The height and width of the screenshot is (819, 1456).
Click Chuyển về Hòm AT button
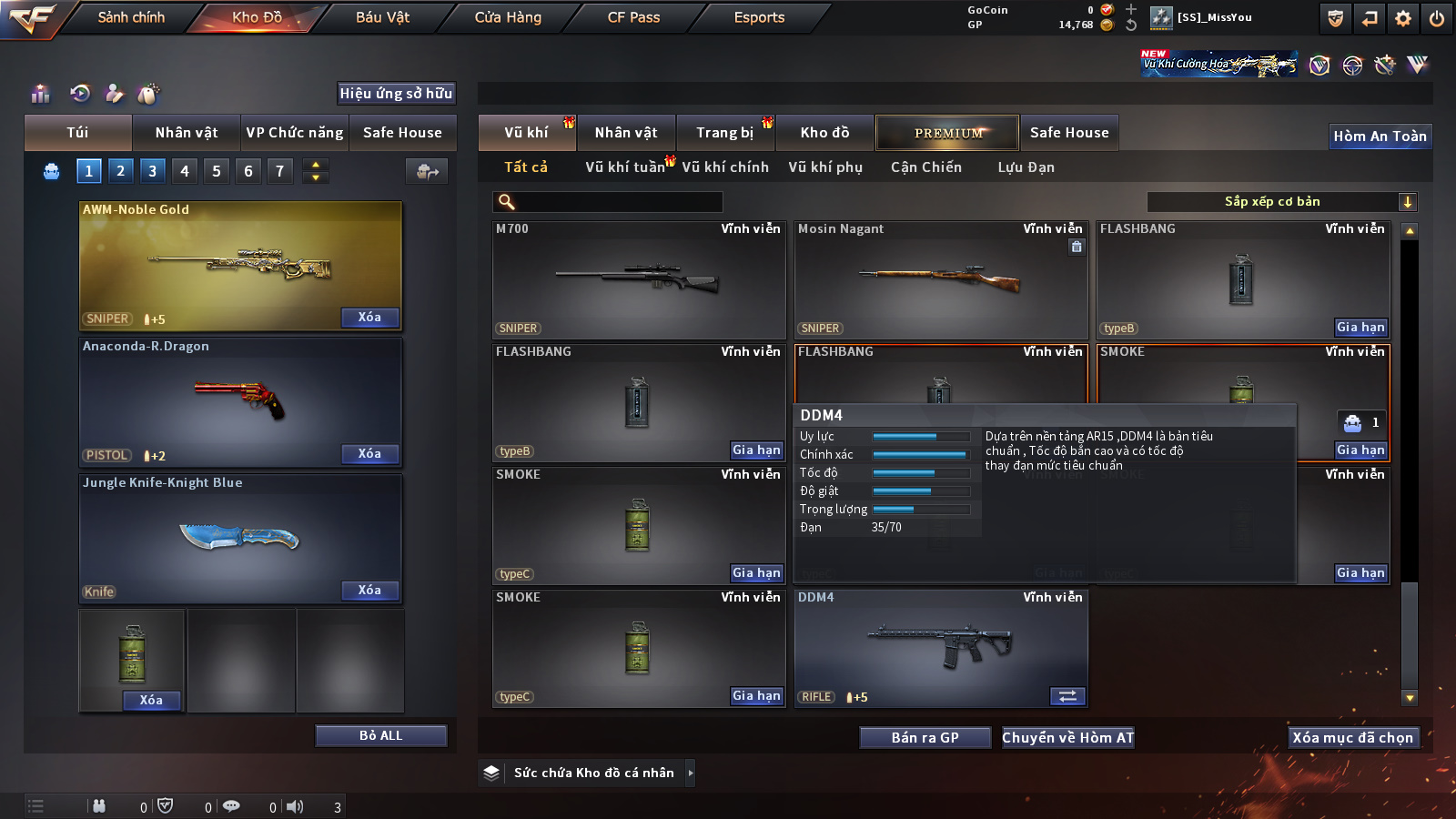(x=1068, y=738)
